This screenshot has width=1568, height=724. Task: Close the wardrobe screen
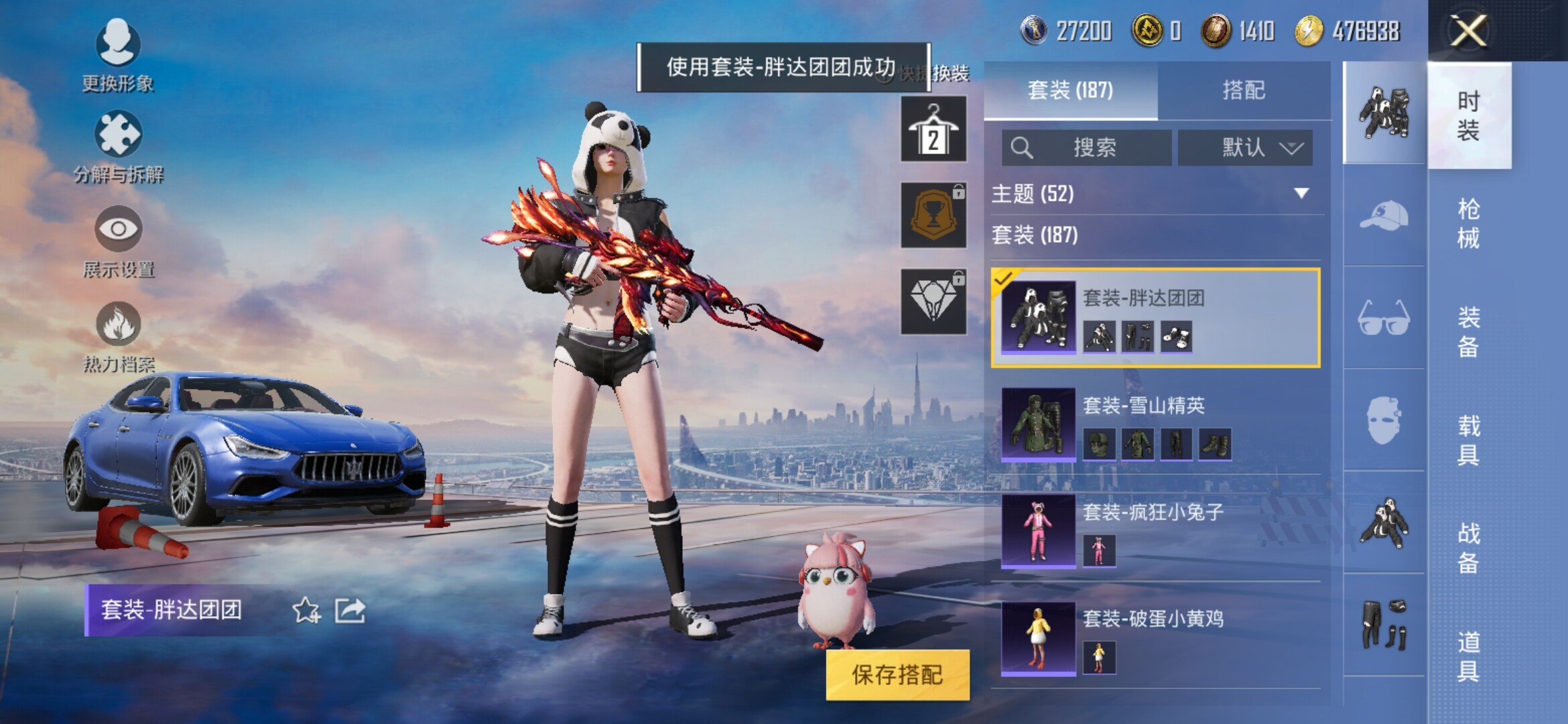pos(1468,31)
